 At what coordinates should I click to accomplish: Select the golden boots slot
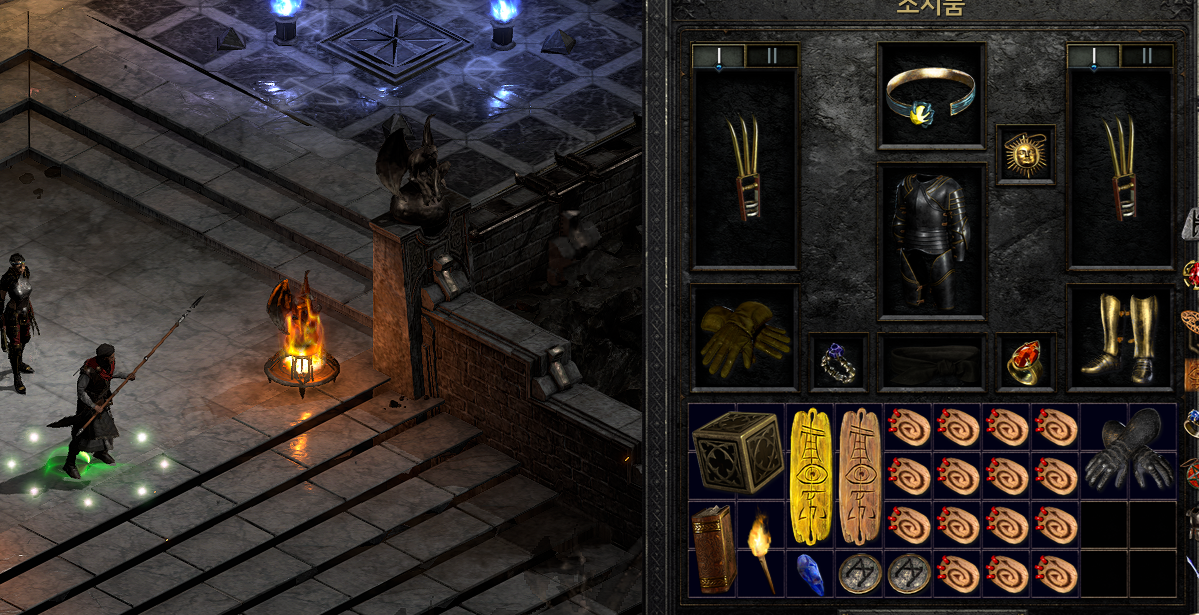click(x=1119, y=337)
